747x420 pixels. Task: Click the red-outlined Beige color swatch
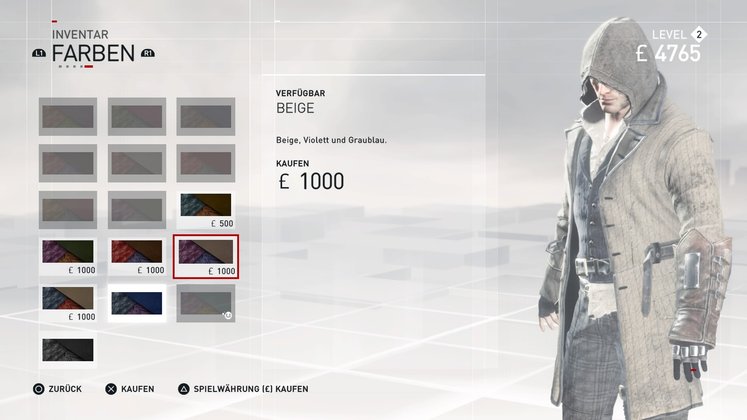(206, 256)
